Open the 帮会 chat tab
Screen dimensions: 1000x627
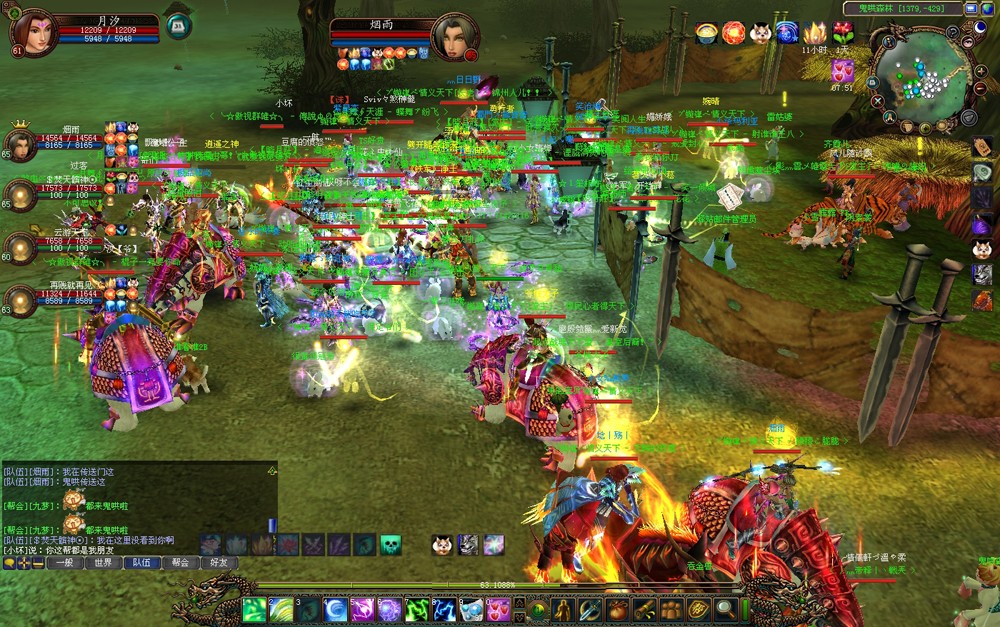pos(179,563)
